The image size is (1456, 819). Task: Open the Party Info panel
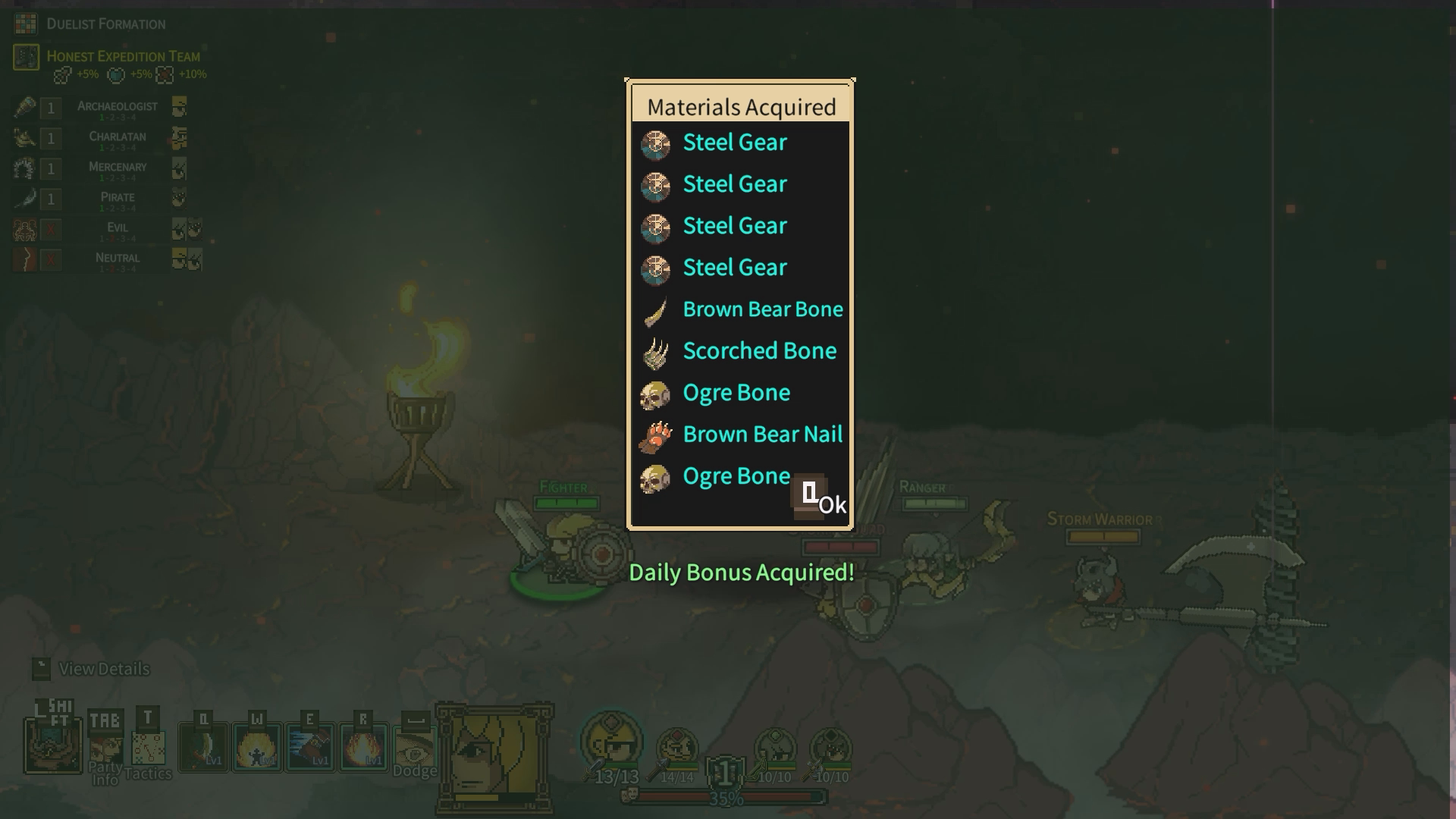[x=105, y=748]
